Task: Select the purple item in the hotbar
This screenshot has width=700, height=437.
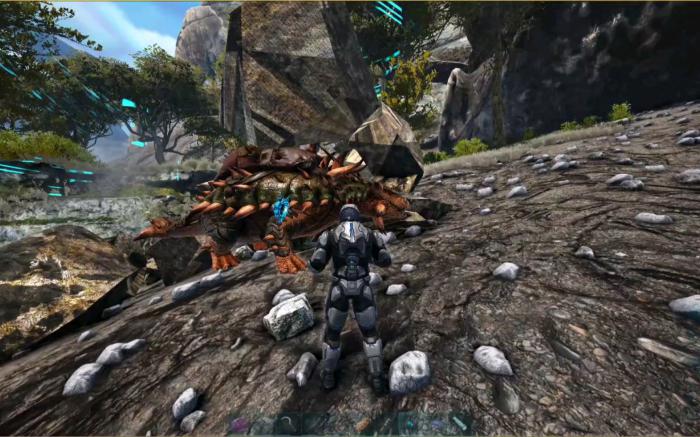Action: 239,424
